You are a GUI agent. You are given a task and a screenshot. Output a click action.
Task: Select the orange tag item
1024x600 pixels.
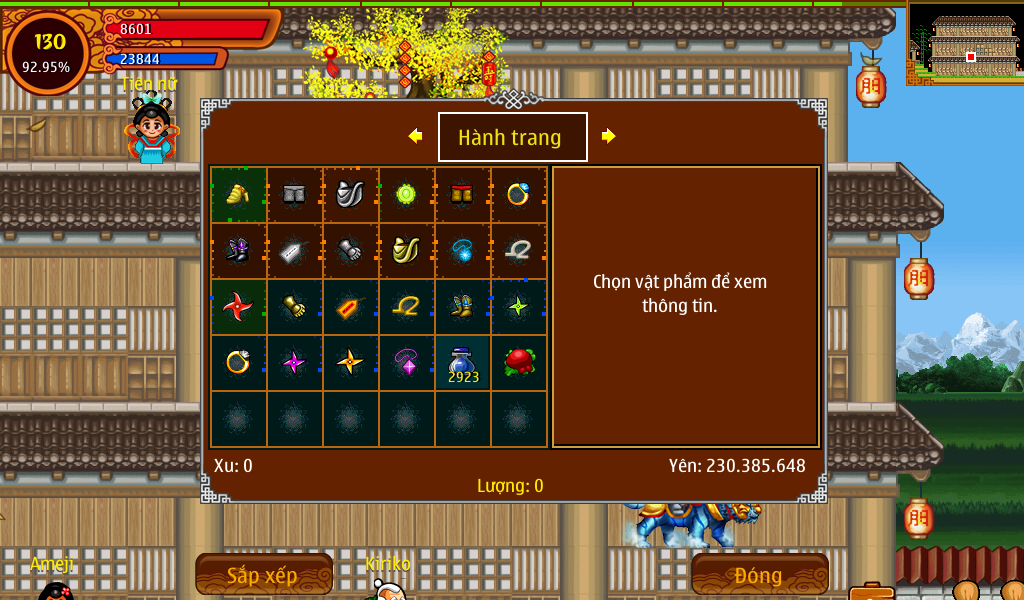pos(350,306)
